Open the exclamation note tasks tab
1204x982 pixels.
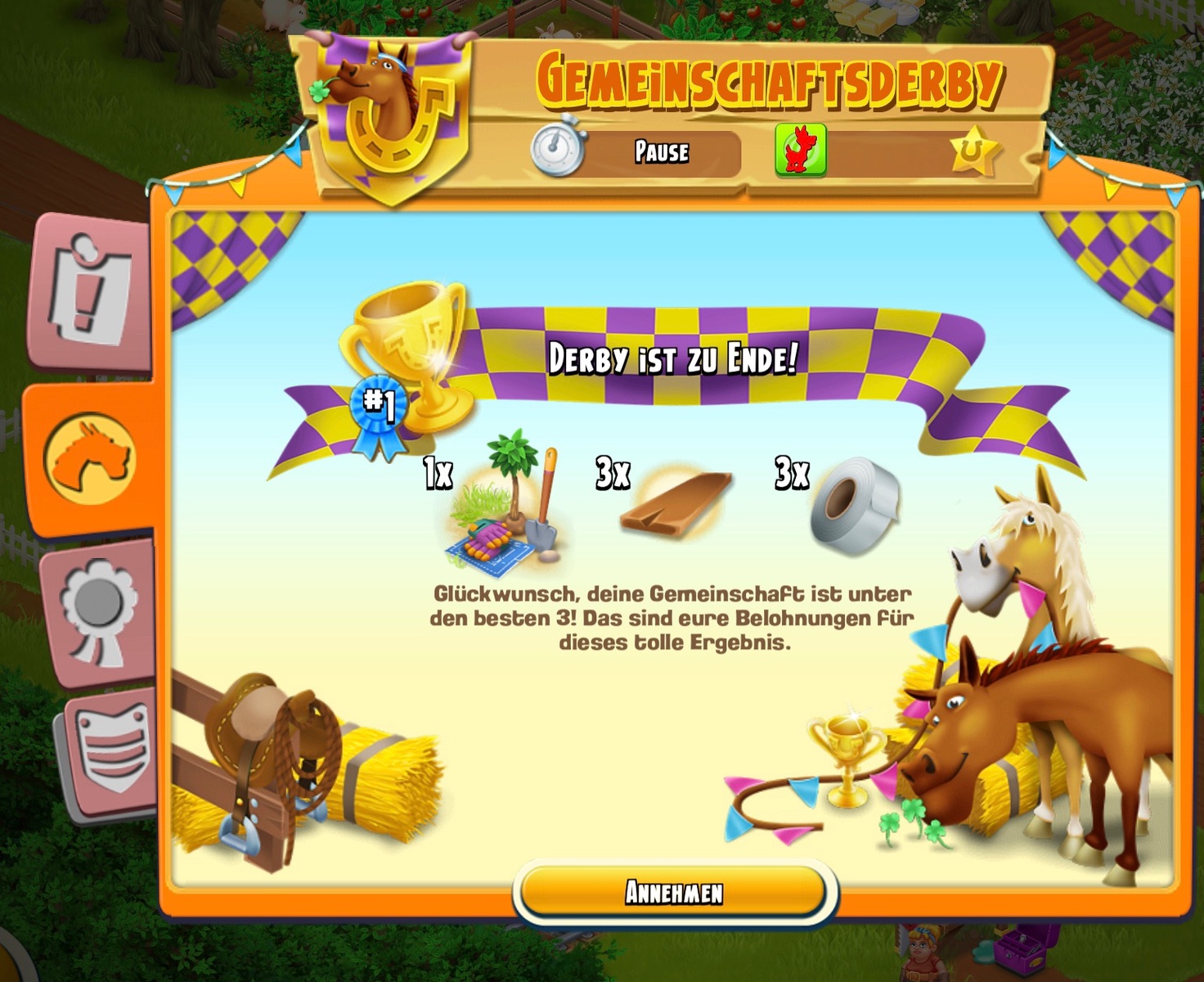(x=90, y=291)
